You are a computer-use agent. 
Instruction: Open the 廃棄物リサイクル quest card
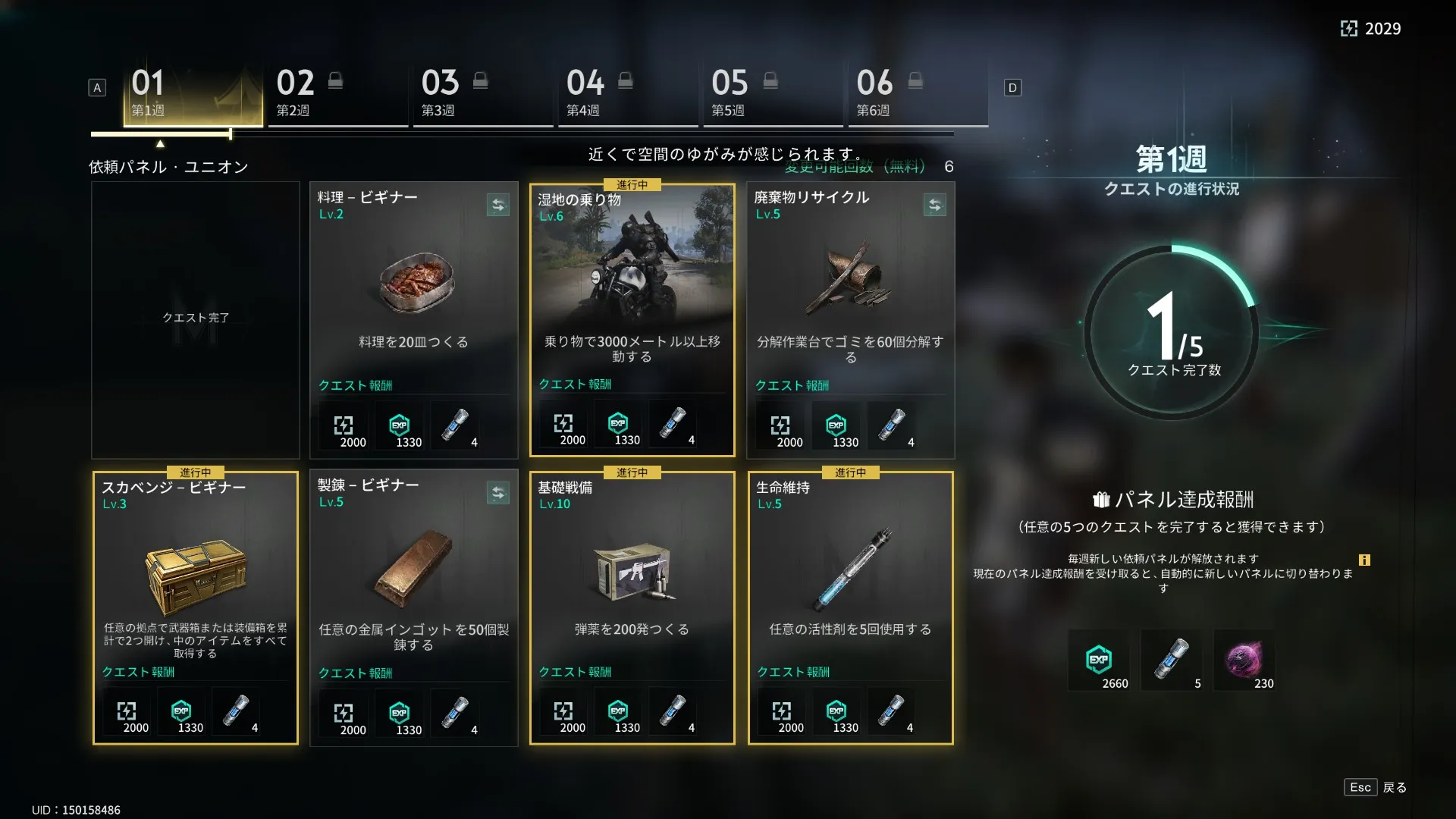(850, 303)
